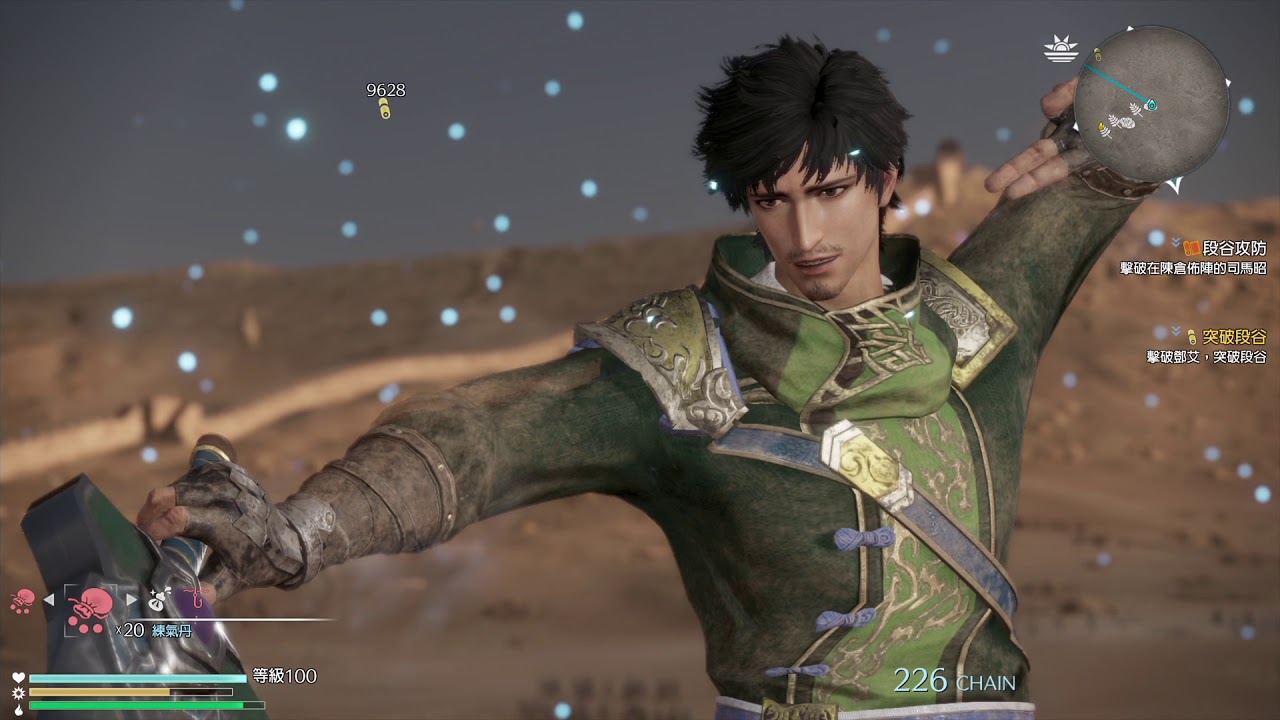Cycle to previous item with the left arrow
The width and height of the screenshot is (1280, 720).
pyautogui.click(x=48, y=598)
